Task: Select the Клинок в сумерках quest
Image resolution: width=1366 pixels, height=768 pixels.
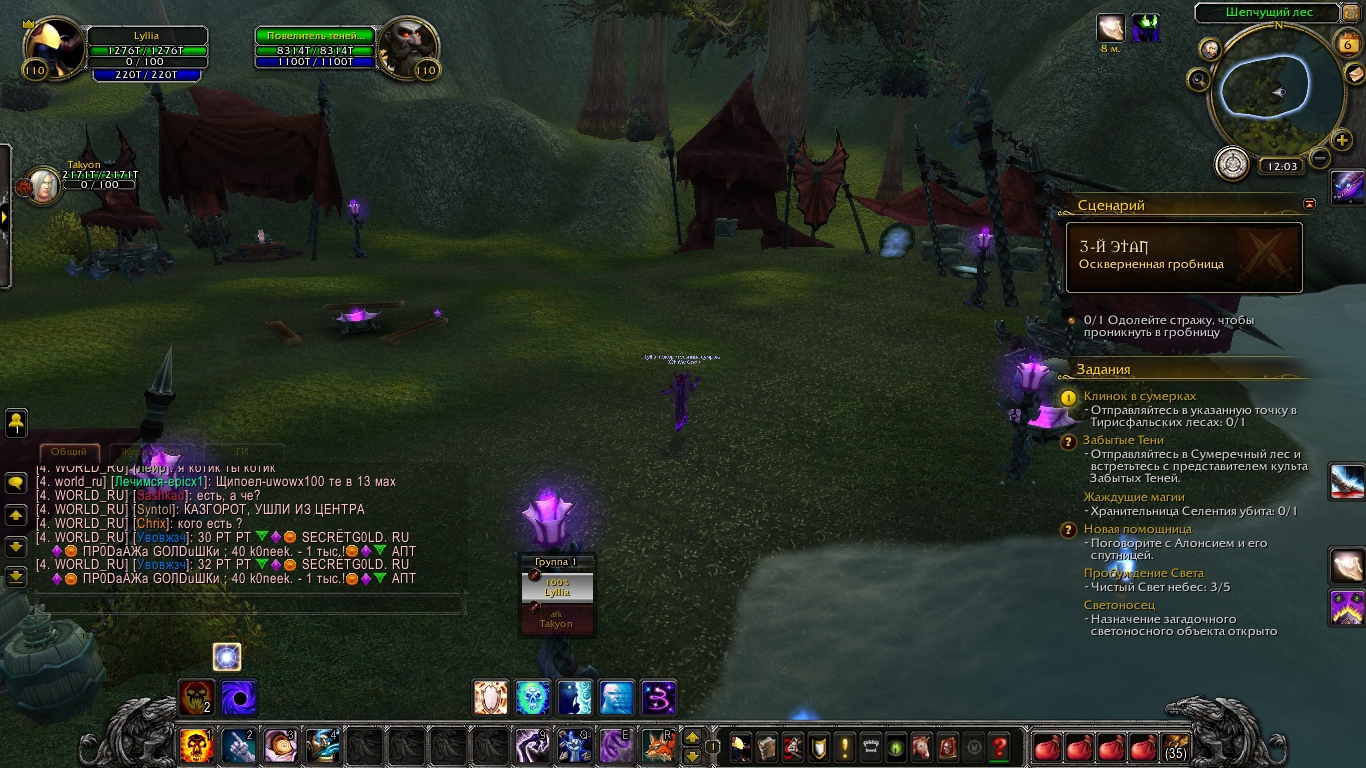Action: [x=1139, y=396]
